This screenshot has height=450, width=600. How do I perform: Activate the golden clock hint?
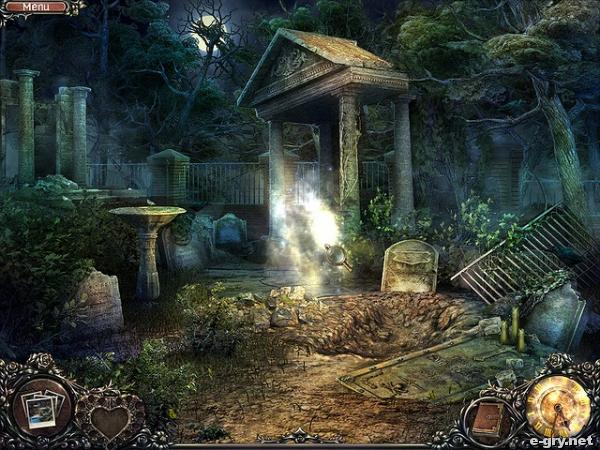[557, 405]
